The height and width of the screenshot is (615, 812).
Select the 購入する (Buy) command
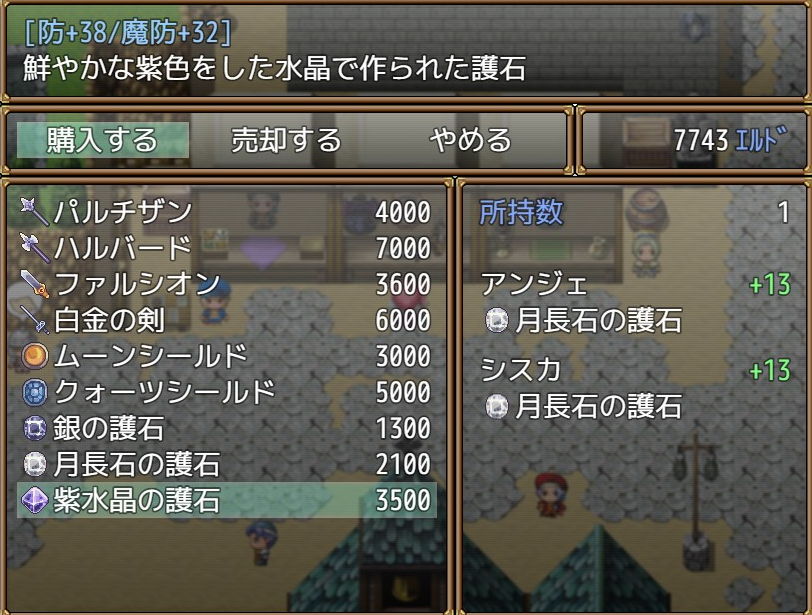(x=103, y=140)
